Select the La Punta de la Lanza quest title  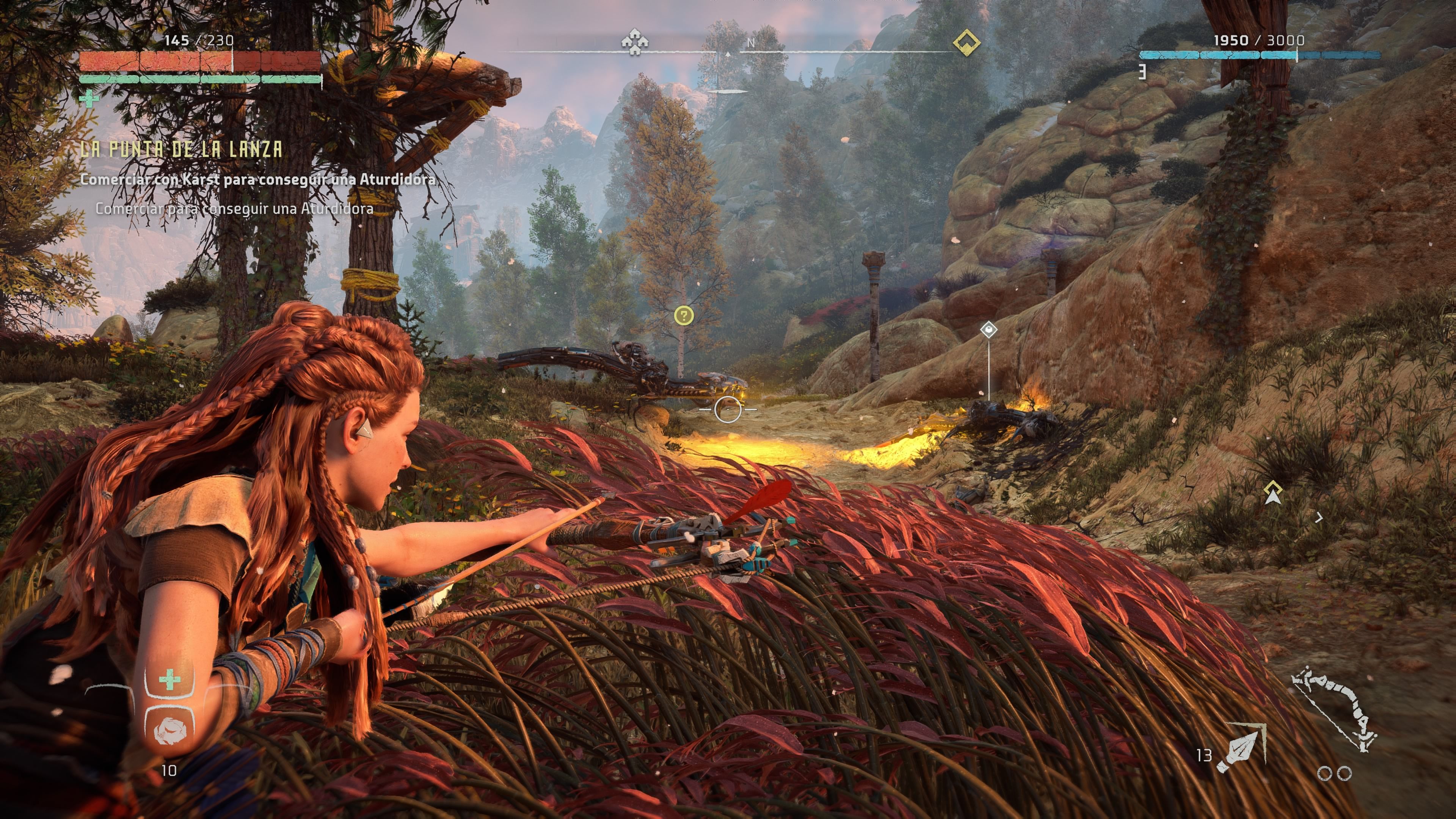tap(182, 149)
